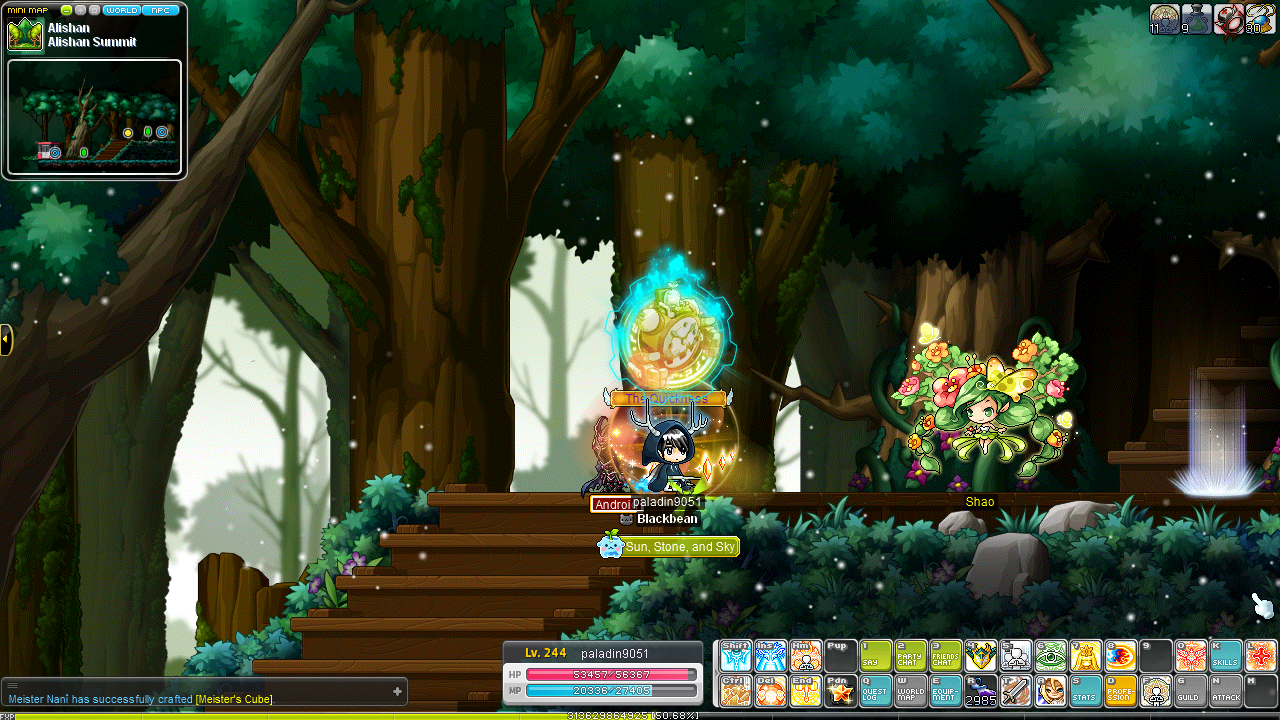Use the Attack shortcut slot
This screenshot has height=720, width=1280.
1226,691
